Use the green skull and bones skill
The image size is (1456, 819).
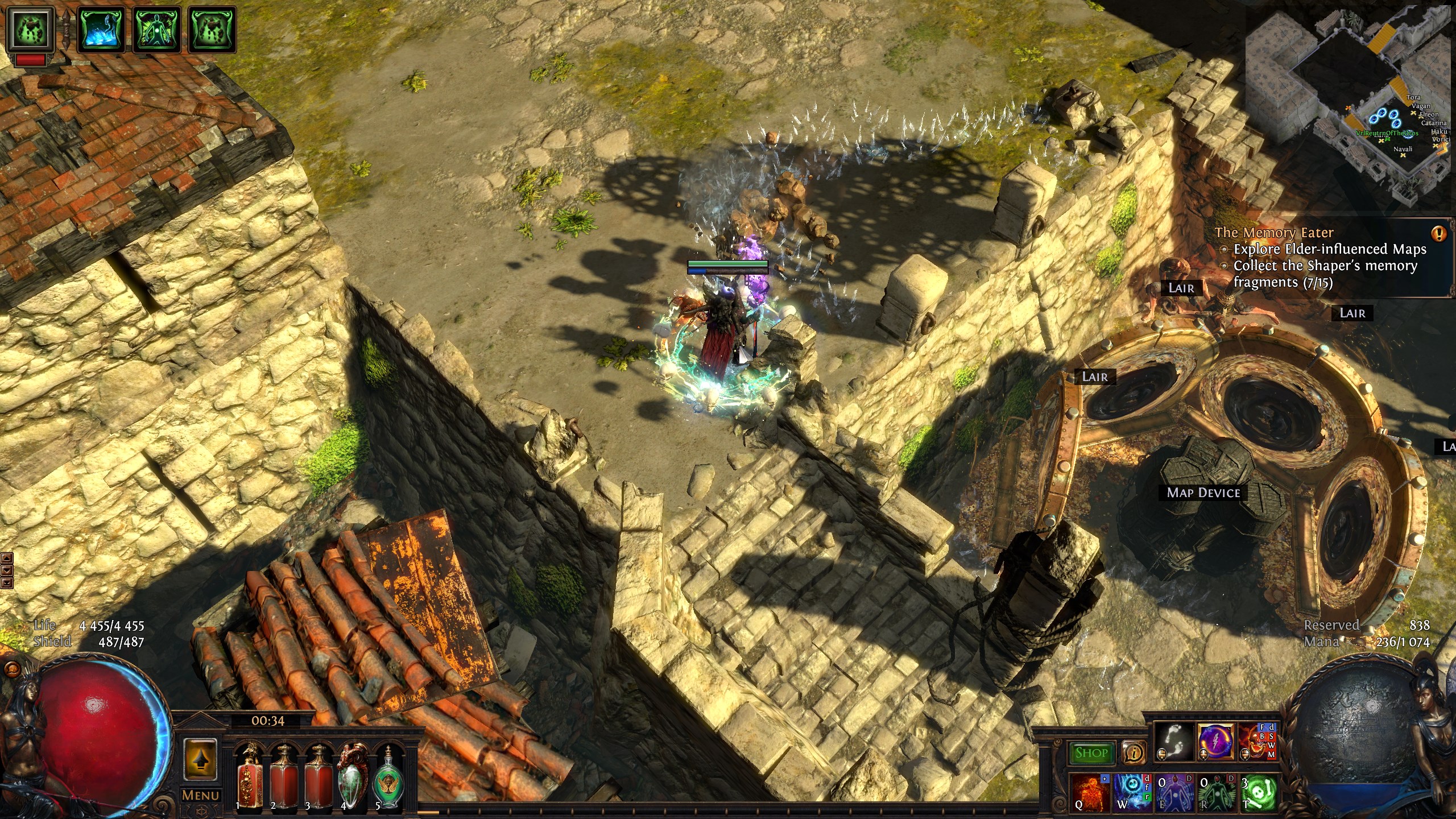tap(1258, 793)
